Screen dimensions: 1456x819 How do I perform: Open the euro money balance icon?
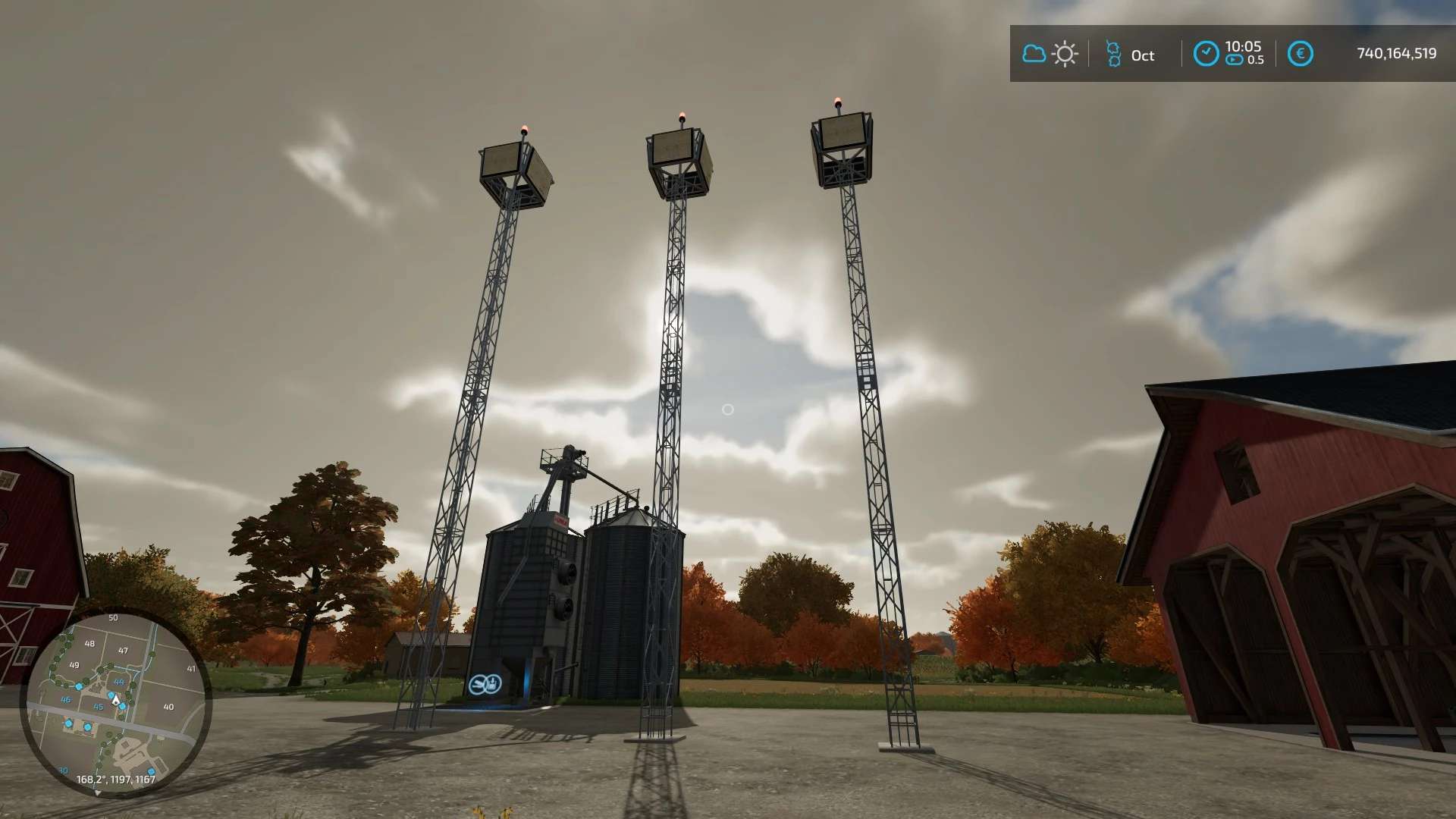pyautogui.click(x=1300, y=54)
